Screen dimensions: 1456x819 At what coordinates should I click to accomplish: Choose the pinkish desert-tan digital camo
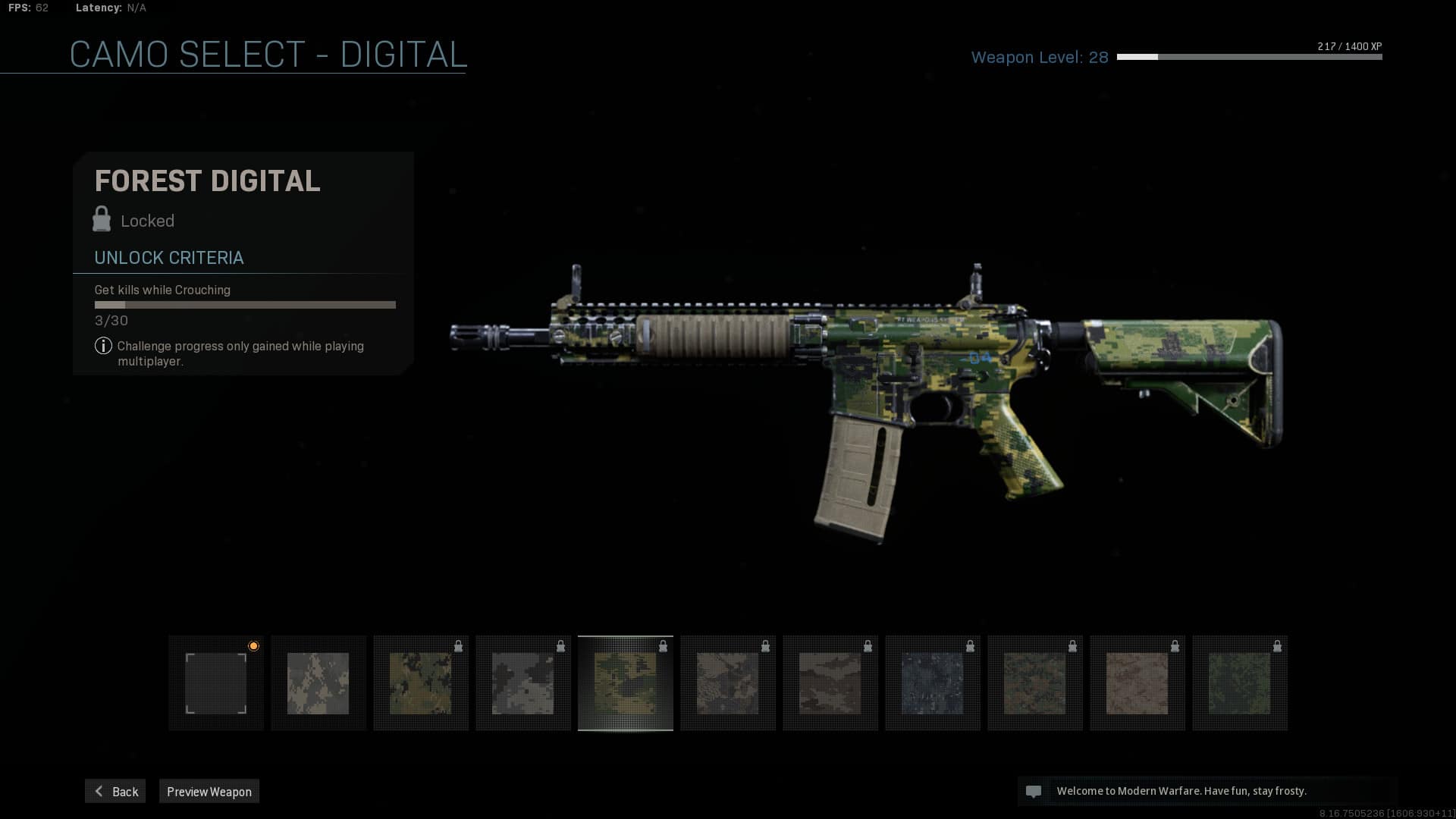pos(1137,683)
